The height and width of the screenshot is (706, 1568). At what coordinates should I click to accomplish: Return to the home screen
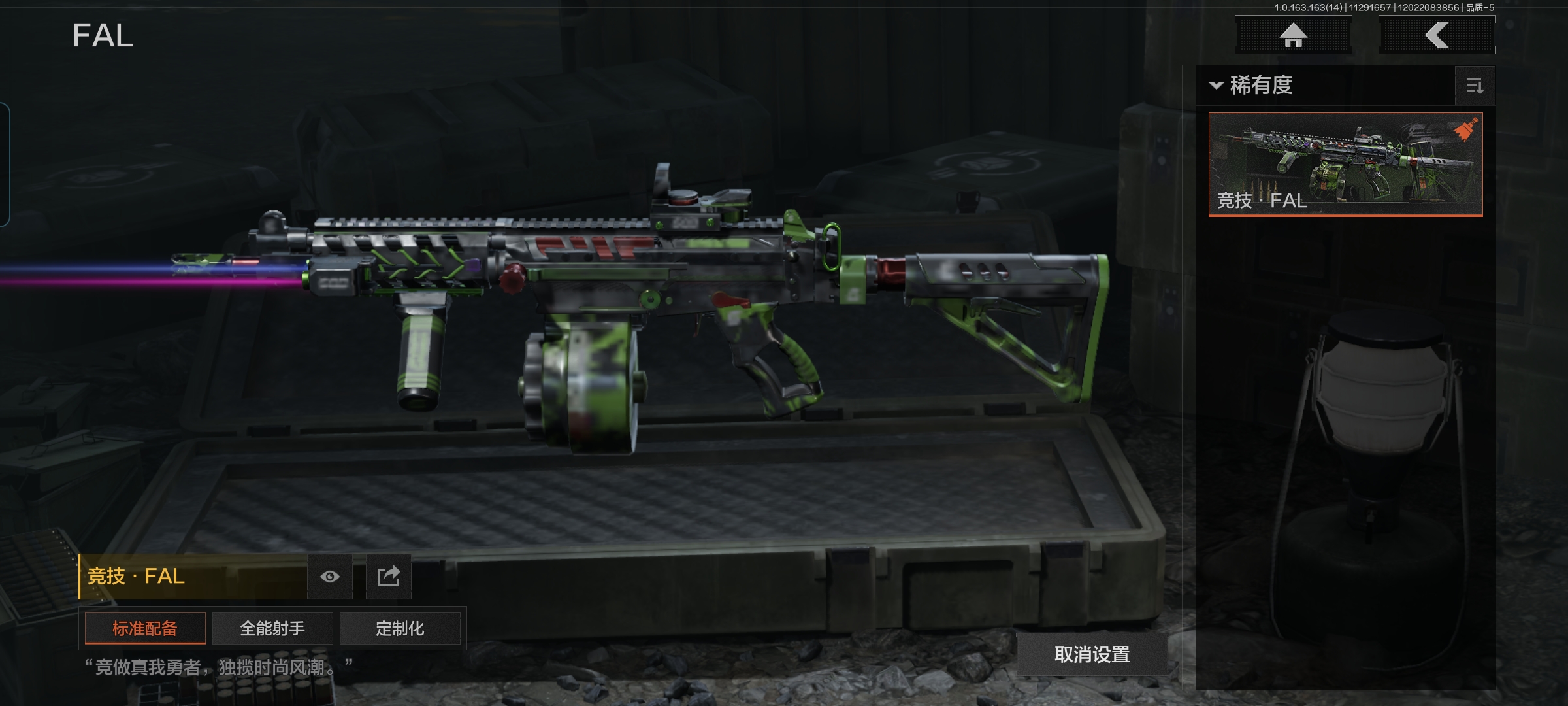coord(1293,35)
